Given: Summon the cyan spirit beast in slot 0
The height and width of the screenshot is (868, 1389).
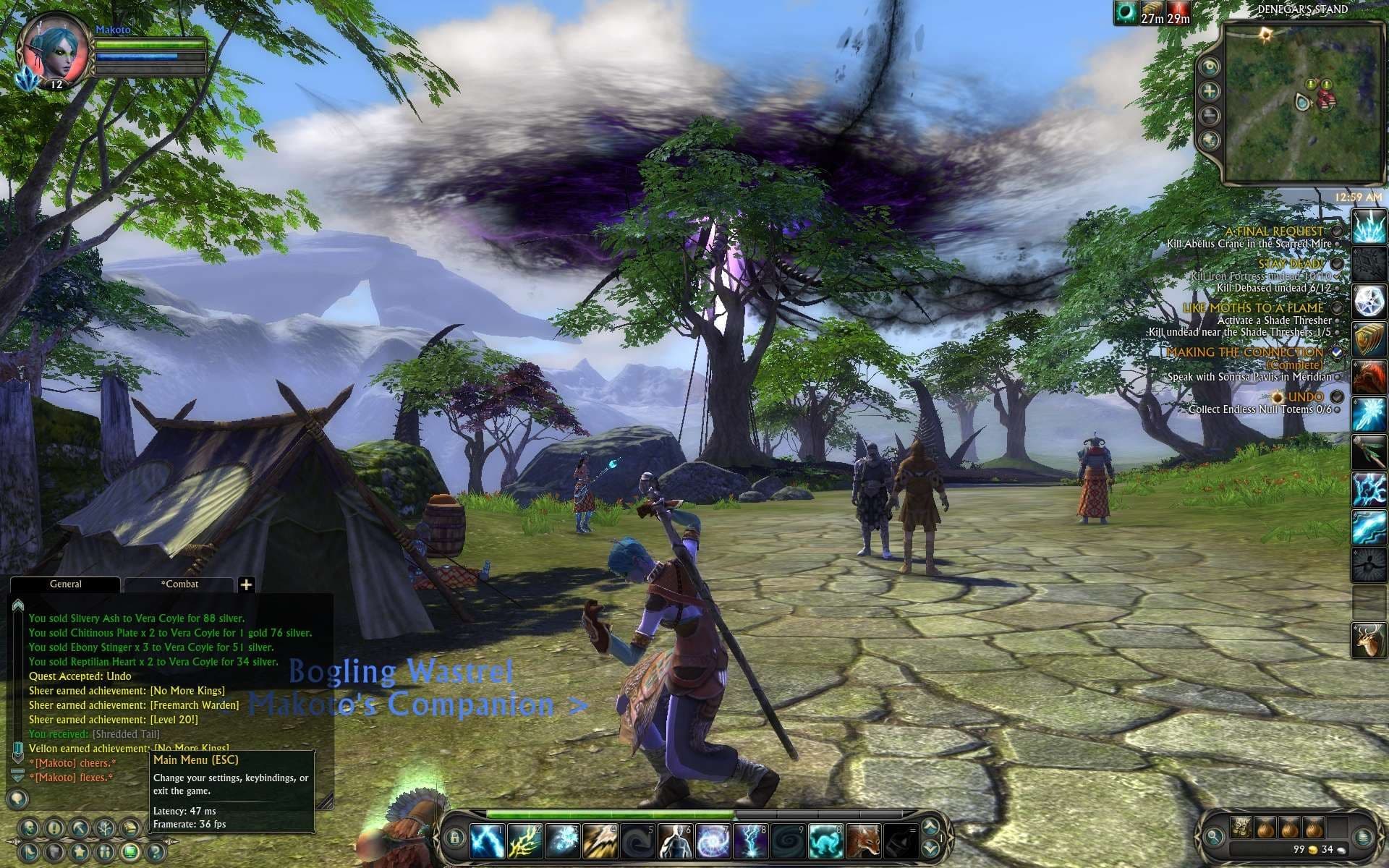Looking at the screenshot, I should pos(825,842).
